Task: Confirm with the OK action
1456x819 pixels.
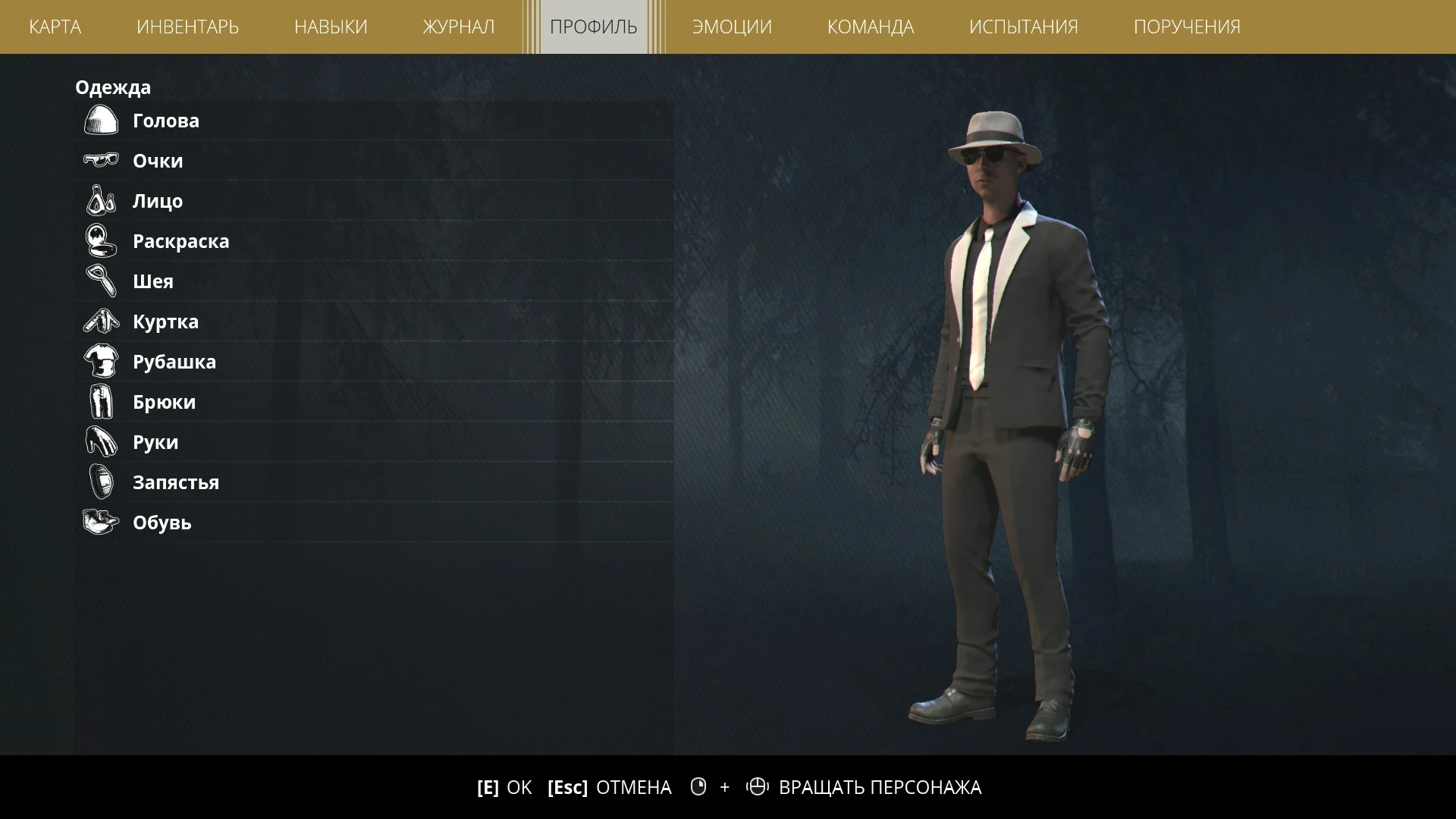Action: [504, 787]
